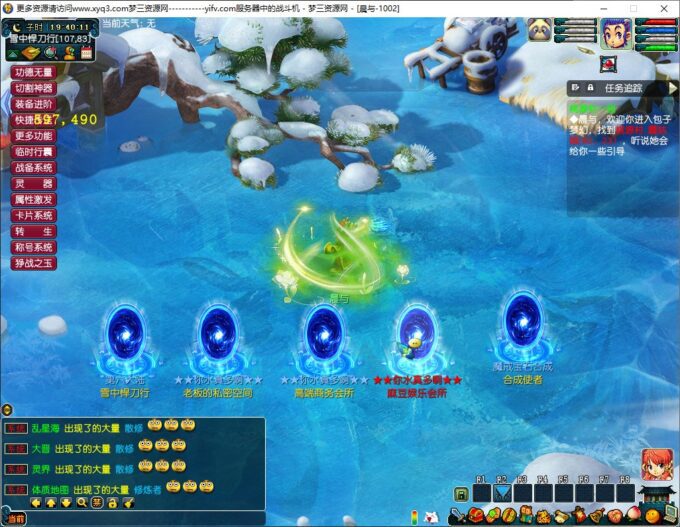The width and height of the screenshot is (680, 527).
Task: Open the 临时行囊 temporary bag
Action: tap(34, 152)
